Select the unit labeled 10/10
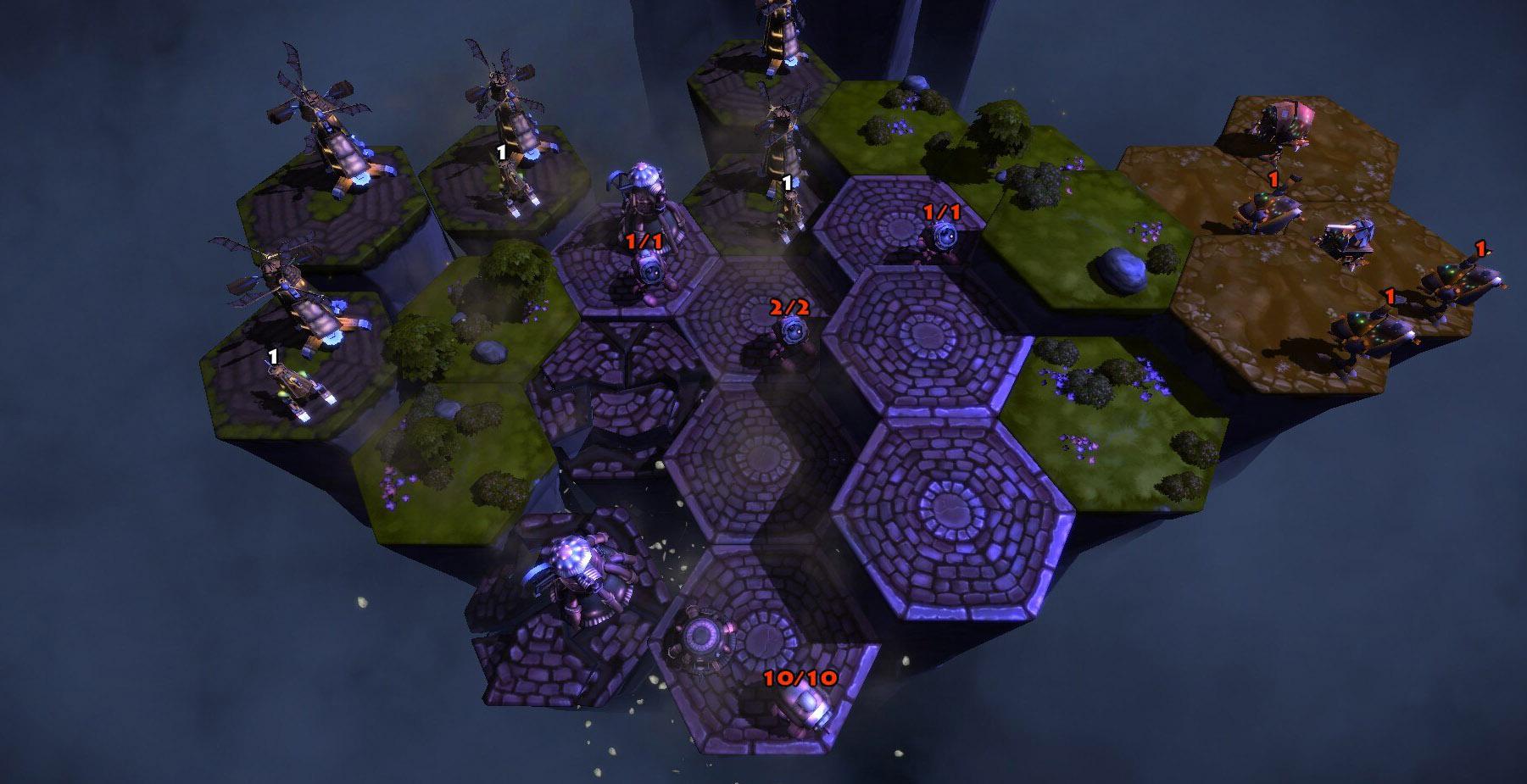Image resolution: width=1527 pixels, height=784 pixels. point(804,708)
